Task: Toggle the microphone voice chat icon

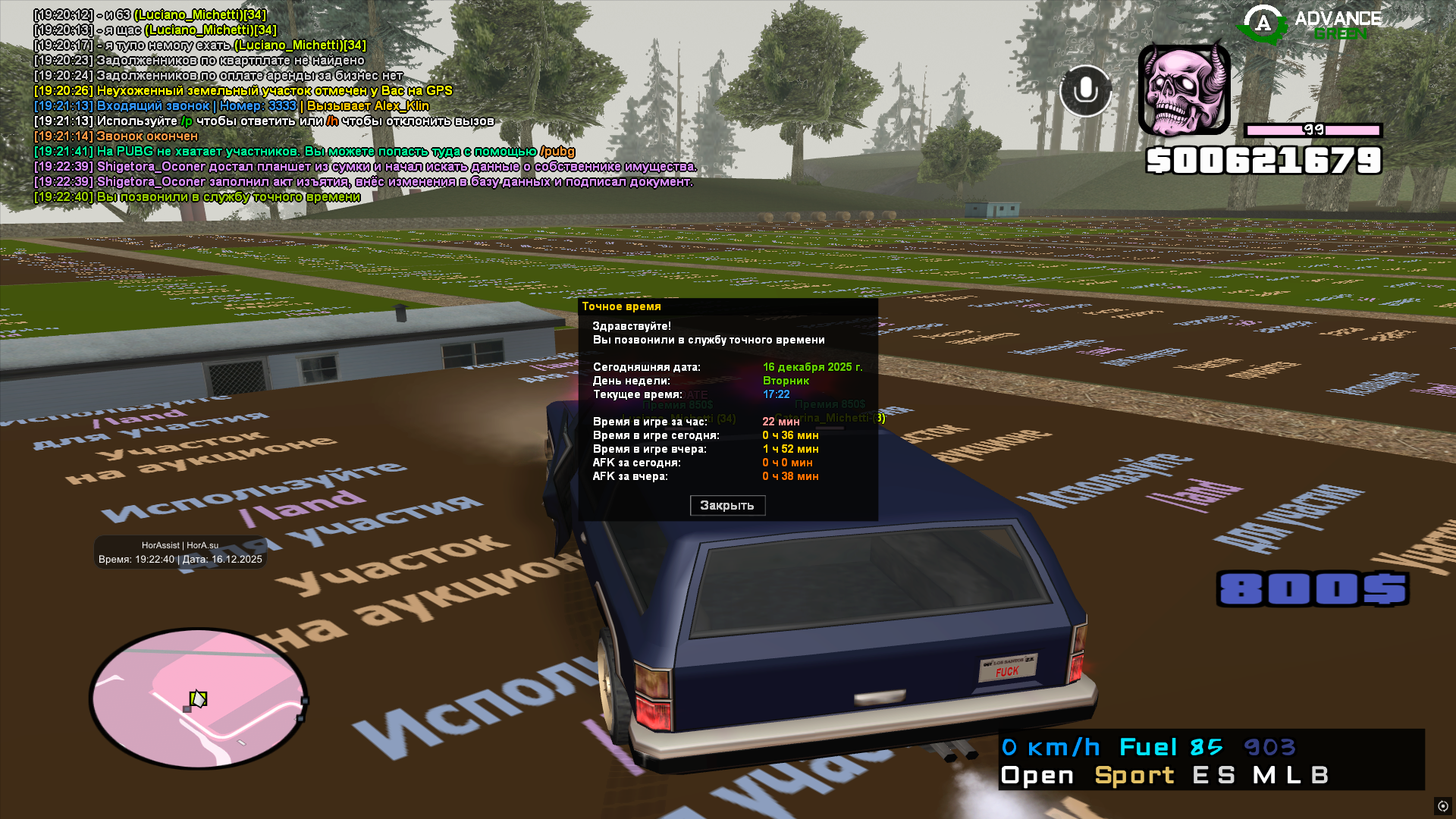Action: (1085, 91)
